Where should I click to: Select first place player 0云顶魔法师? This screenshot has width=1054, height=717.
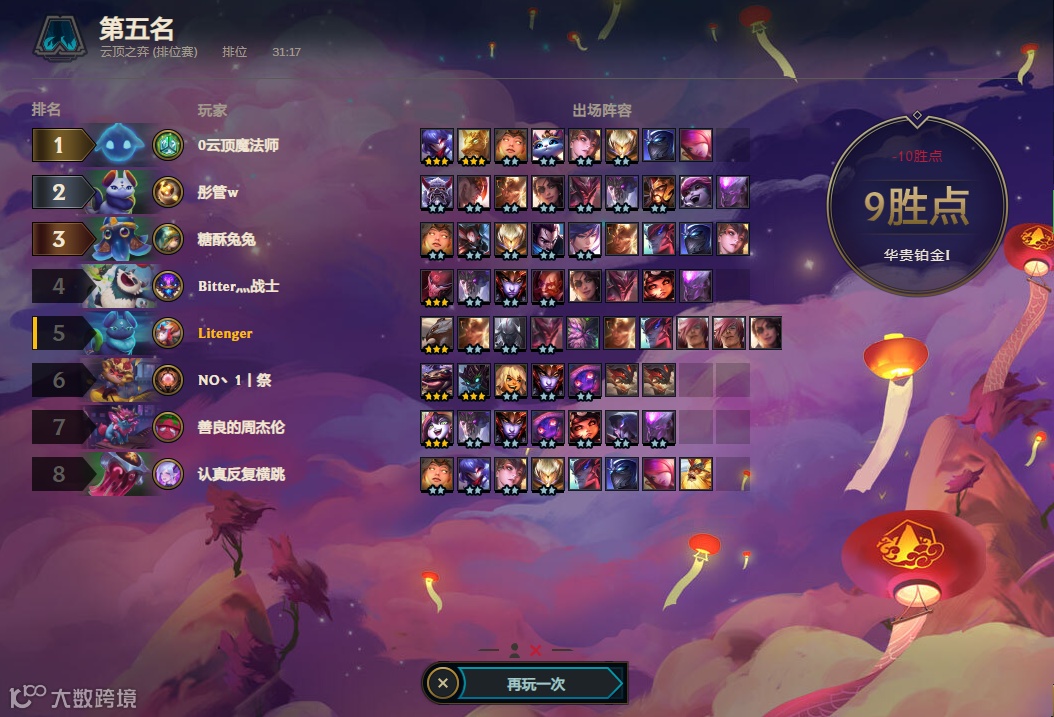pos(238,145)
